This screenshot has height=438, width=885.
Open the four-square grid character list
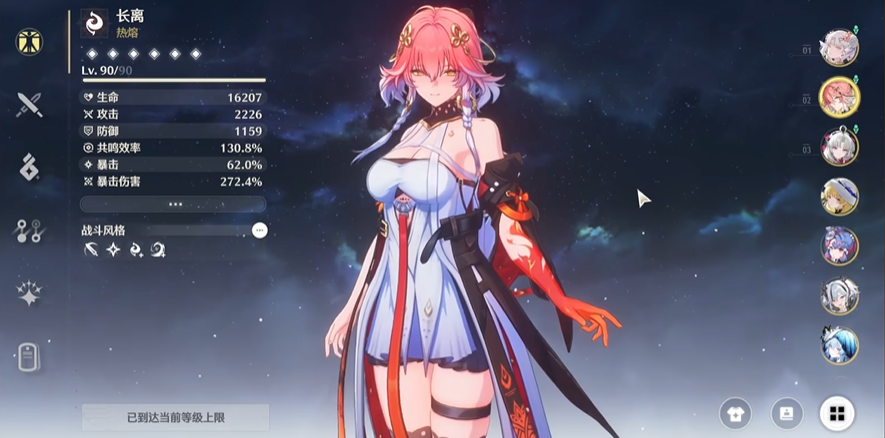tap(836, 413)
